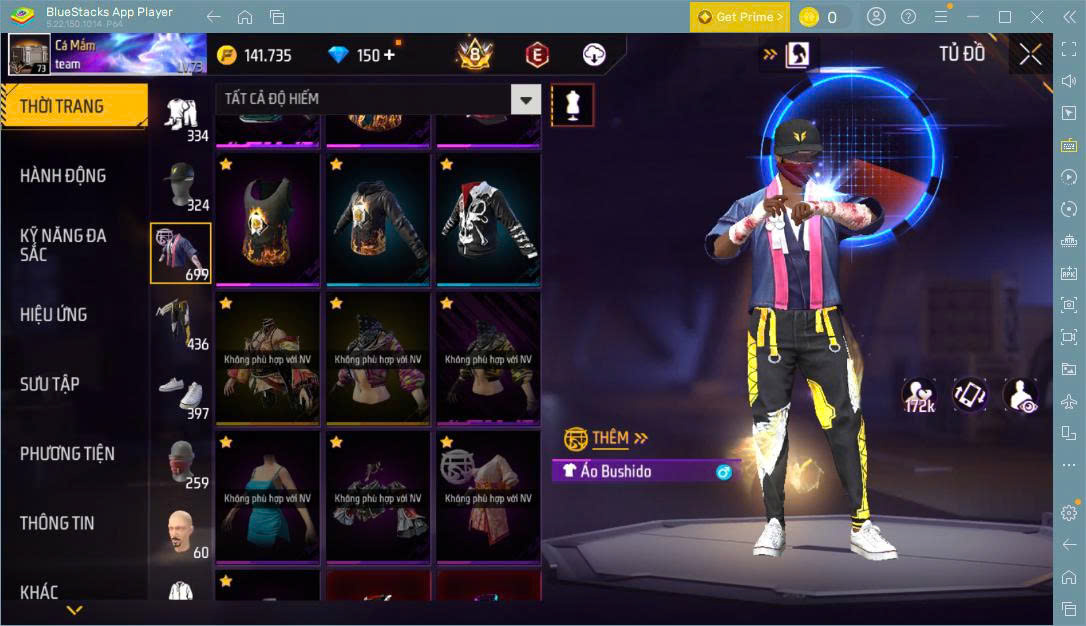Open the SƯU TẬP tab
Image resolution: width=1086 pixels, height=626 pixels.
(x=50, y=384)
